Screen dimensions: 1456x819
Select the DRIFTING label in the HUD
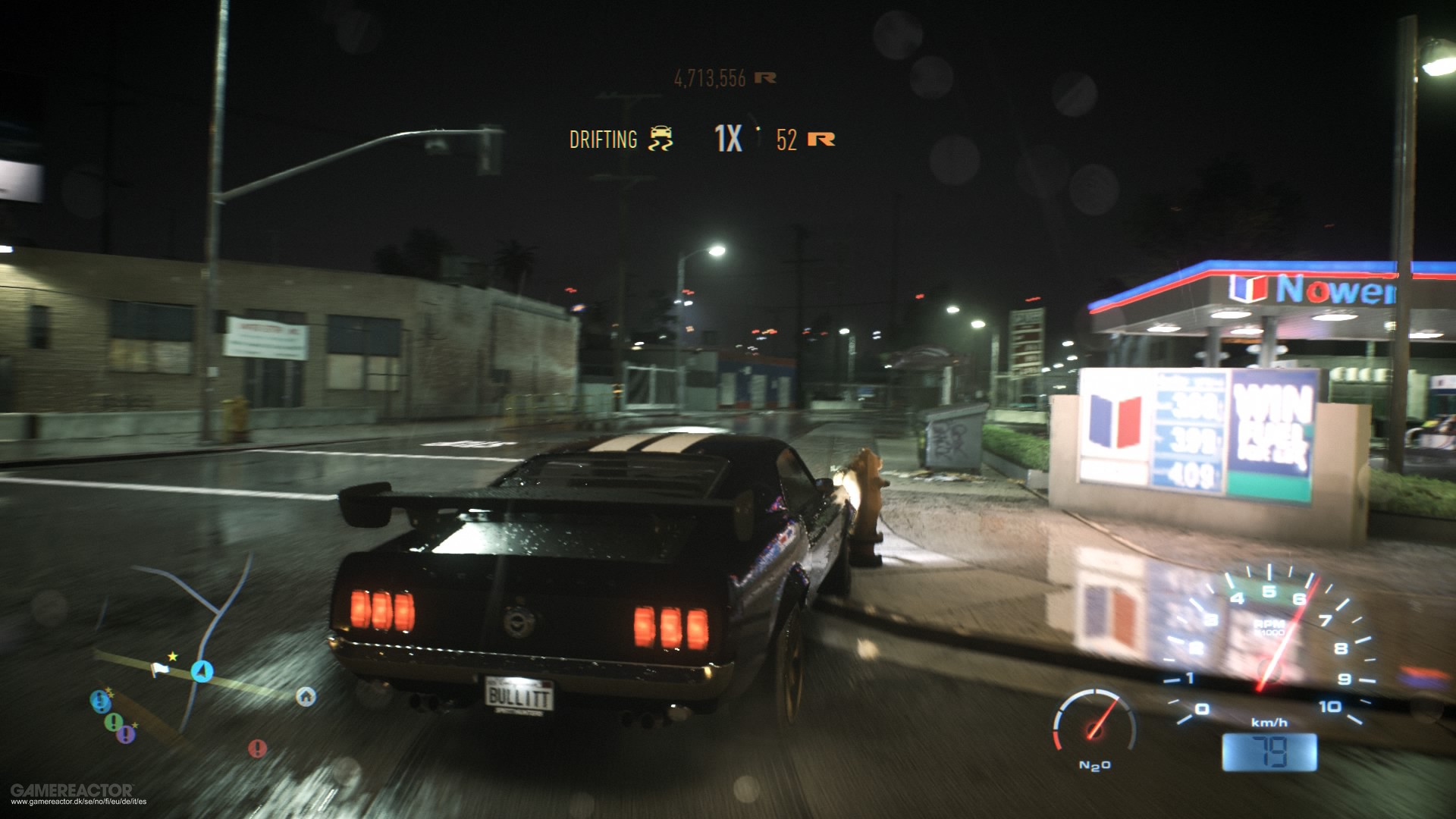603,139
